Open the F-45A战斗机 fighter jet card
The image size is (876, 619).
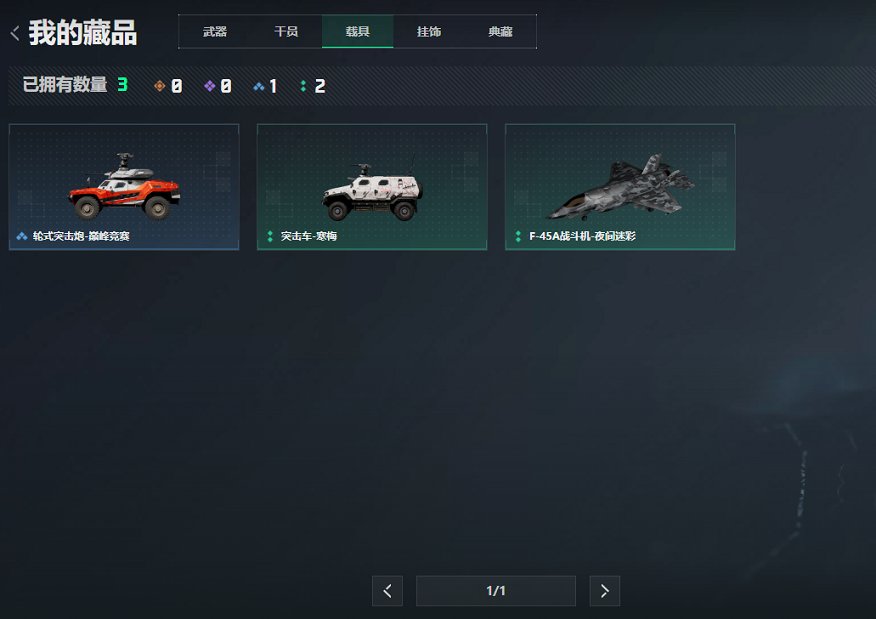coord(620,187)
